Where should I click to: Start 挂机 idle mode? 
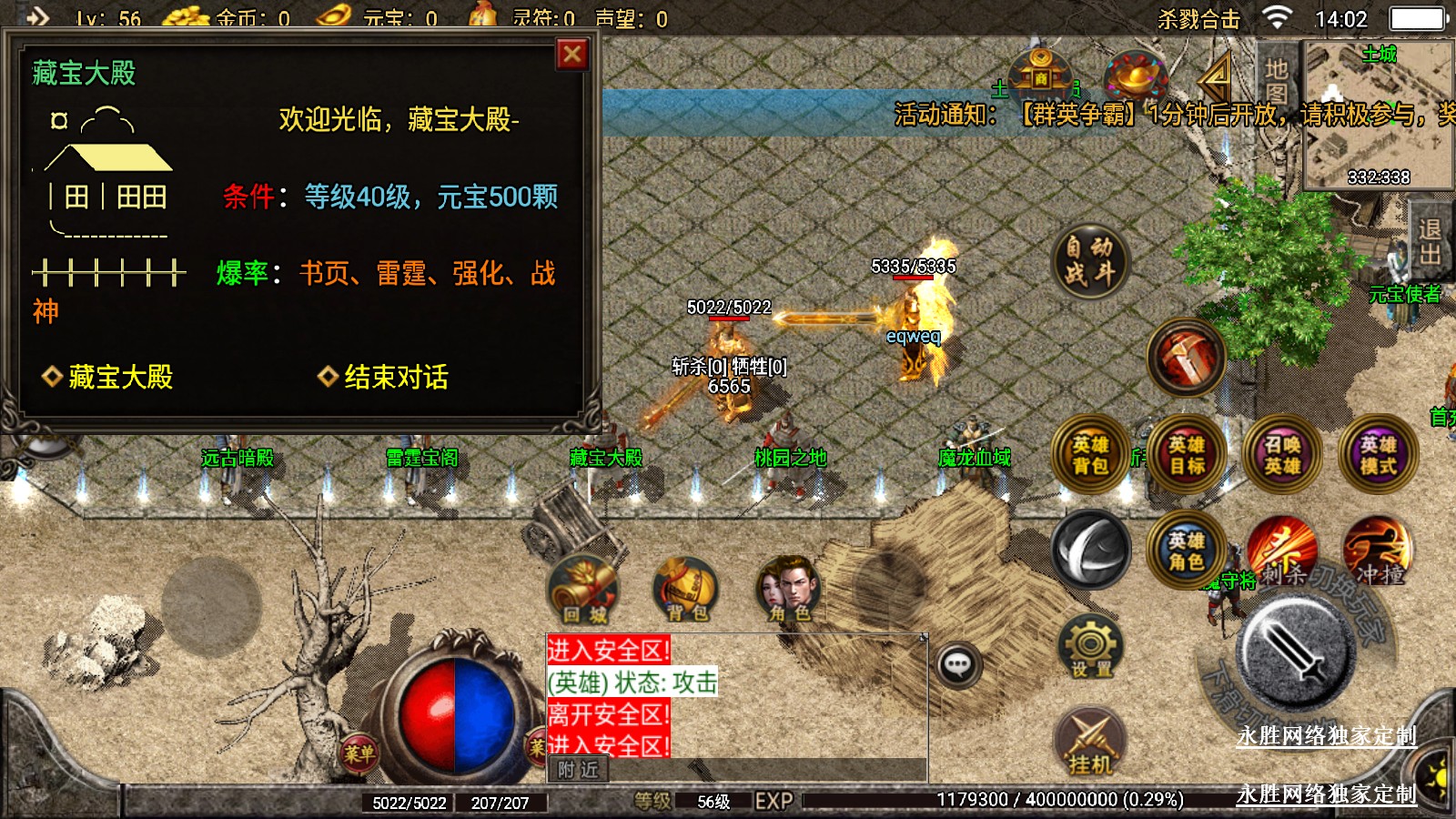(1090, 742)
